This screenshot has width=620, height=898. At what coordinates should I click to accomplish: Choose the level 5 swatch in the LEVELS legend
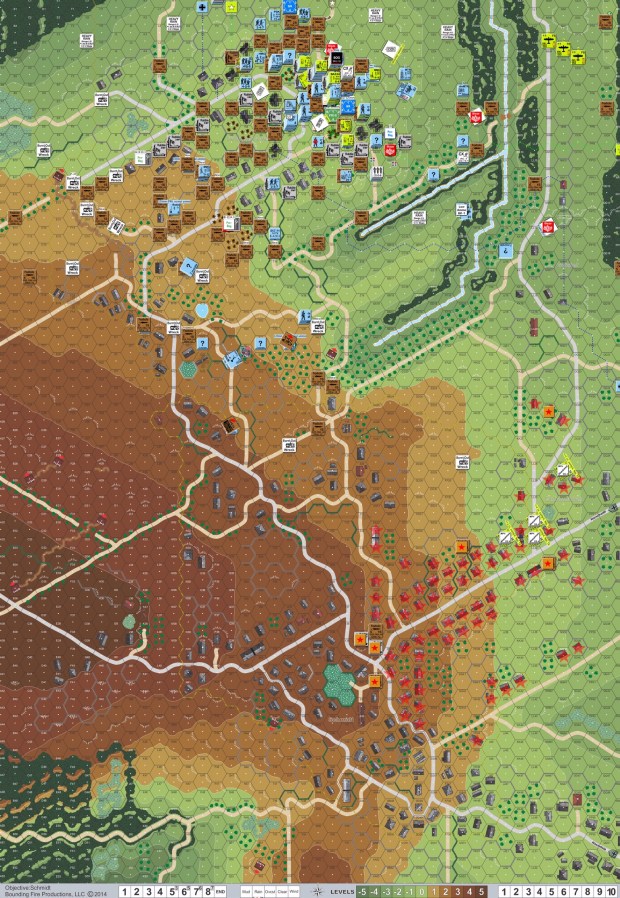[x=482, y=890]
